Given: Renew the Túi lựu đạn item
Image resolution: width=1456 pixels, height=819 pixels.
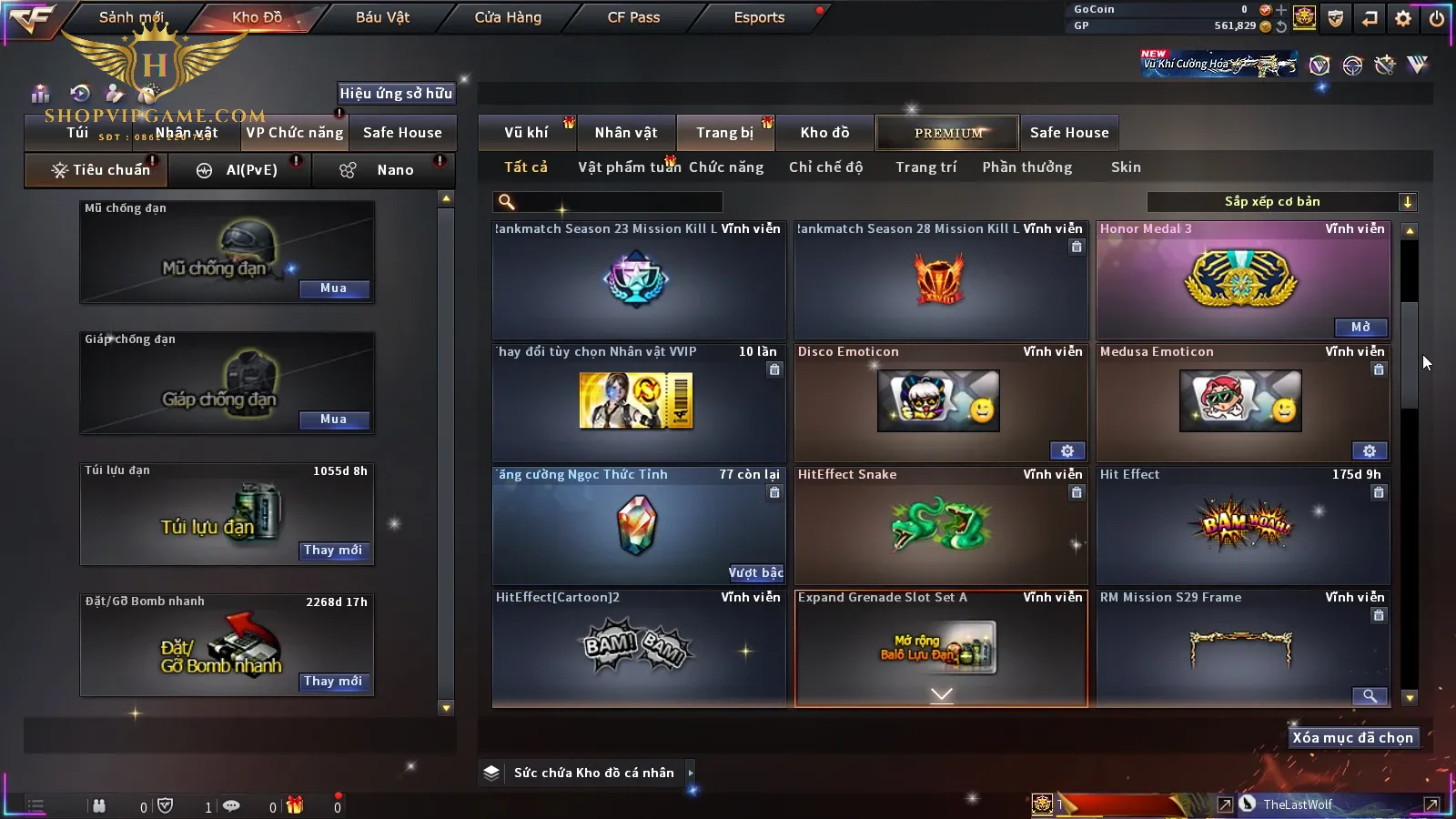Looking at the screenshot, I should coord(333,551).
